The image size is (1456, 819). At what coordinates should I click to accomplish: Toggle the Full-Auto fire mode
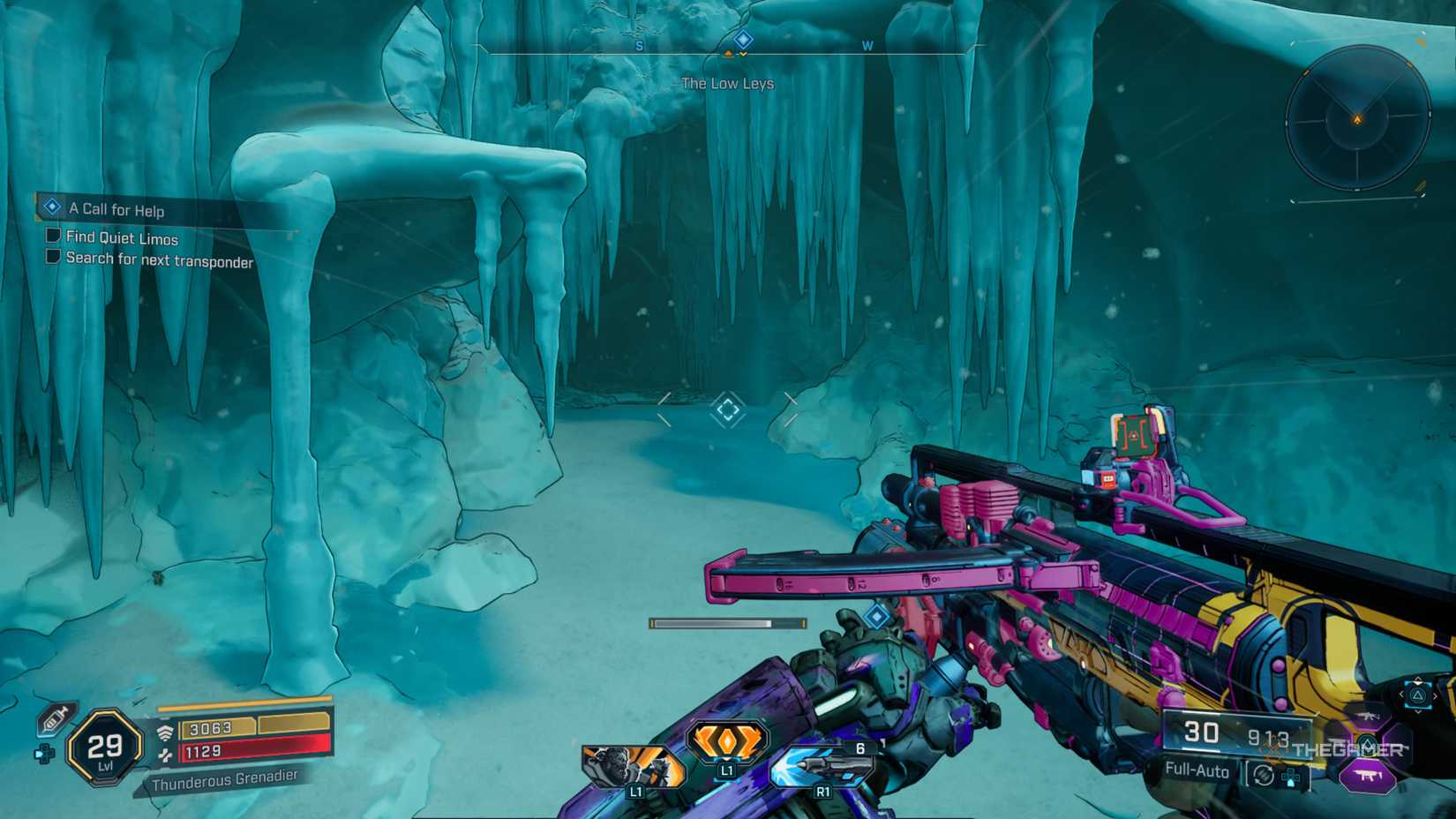pyautogui.click(x=1198, y=770)
